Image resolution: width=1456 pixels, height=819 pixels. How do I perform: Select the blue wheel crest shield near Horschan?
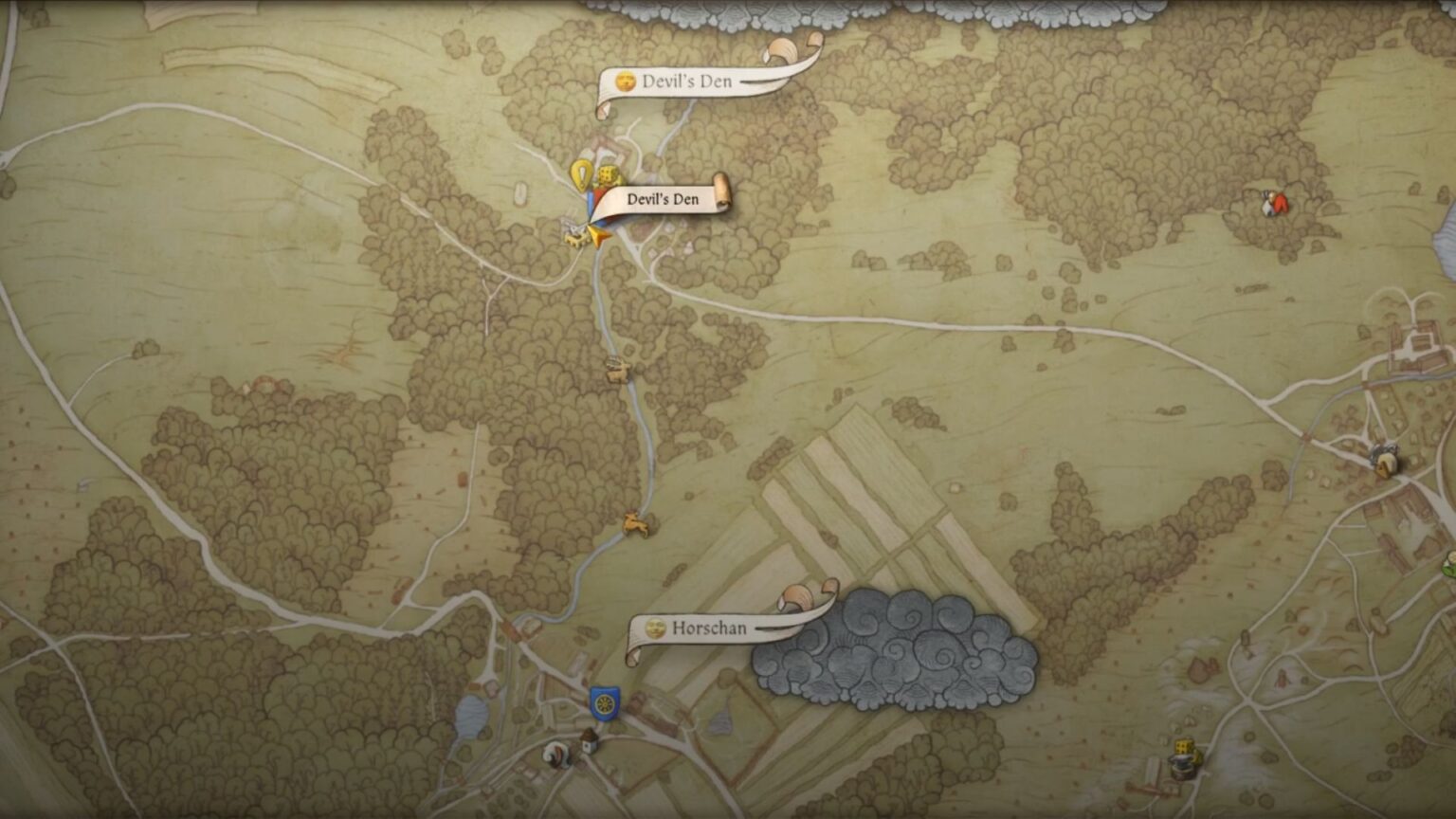click(x=606, y=702)
